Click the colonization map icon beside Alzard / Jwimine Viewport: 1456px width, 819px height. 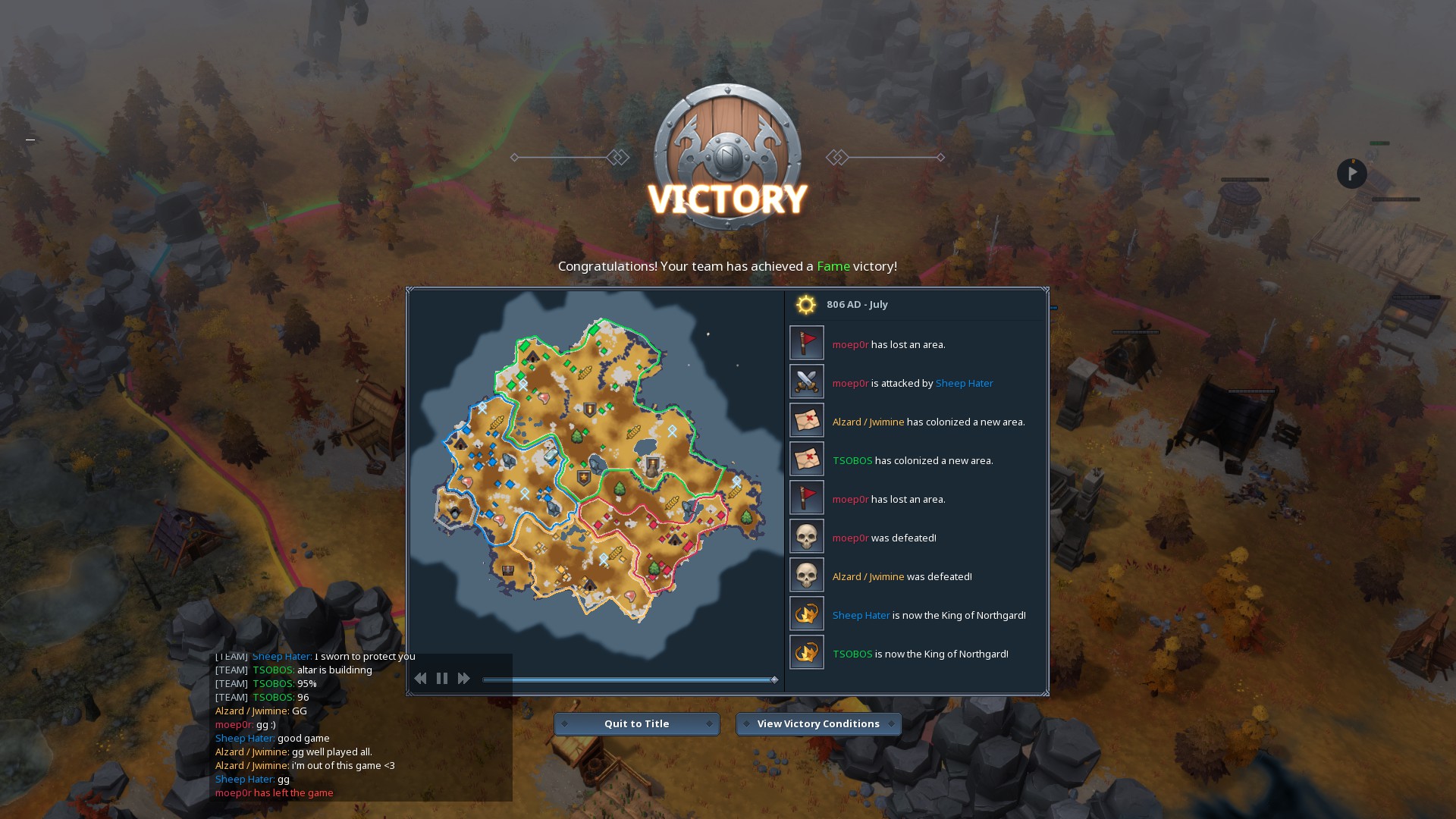point(806,420)
